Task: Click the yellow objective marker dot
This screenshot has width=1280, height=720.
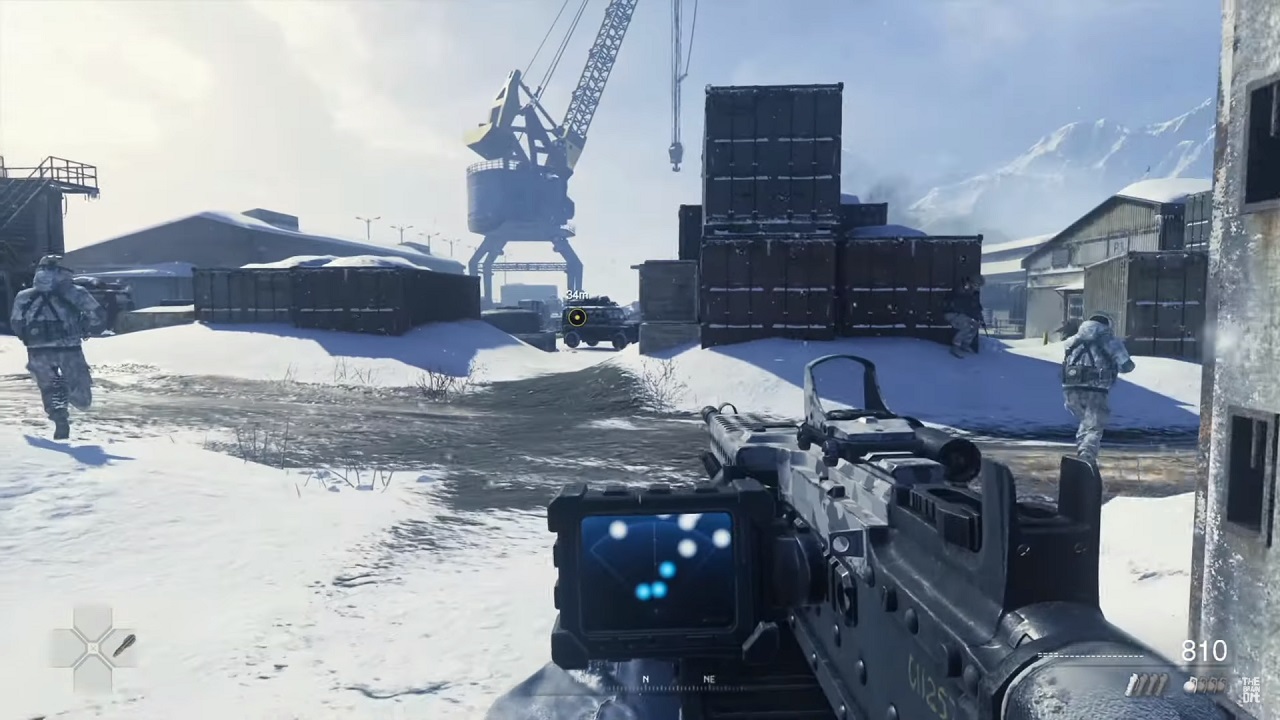Action: (578, 318)
